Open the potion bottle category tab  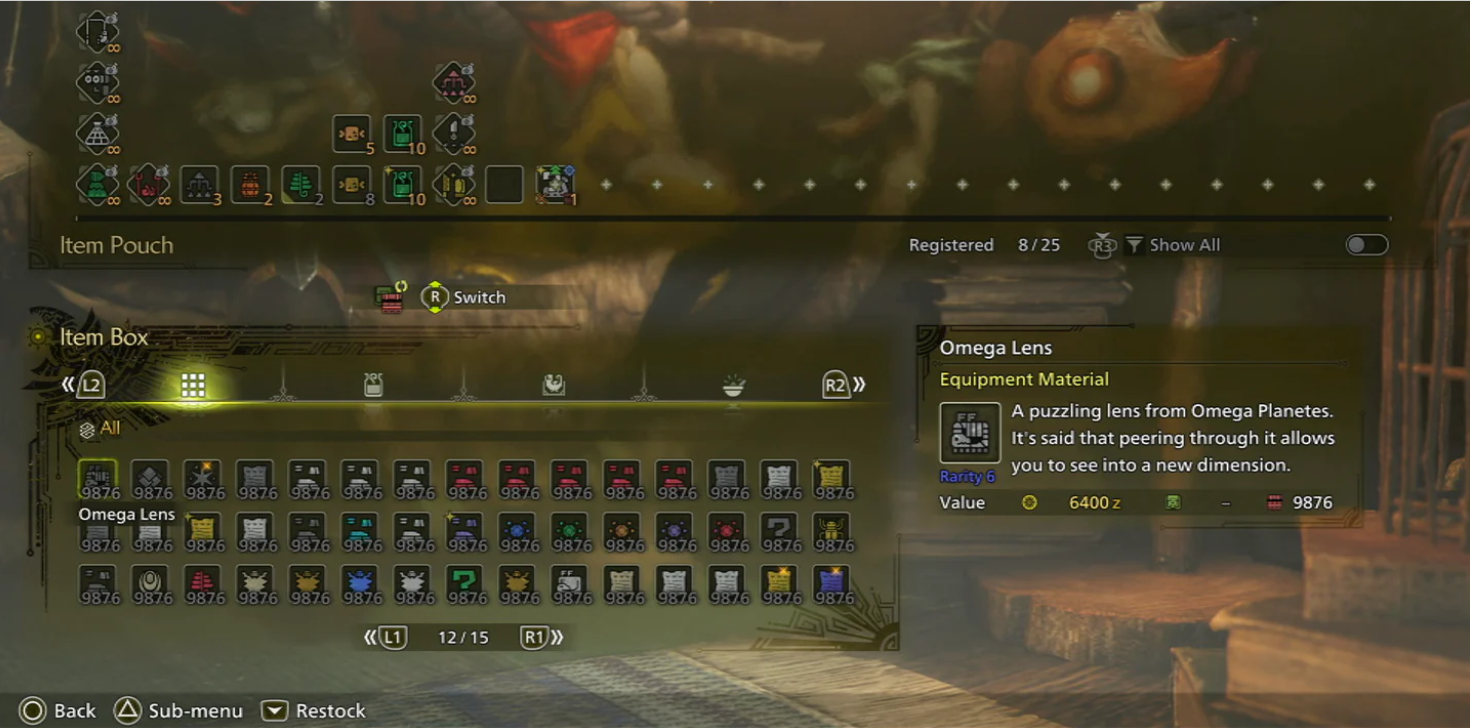click(x=373, y=386)
